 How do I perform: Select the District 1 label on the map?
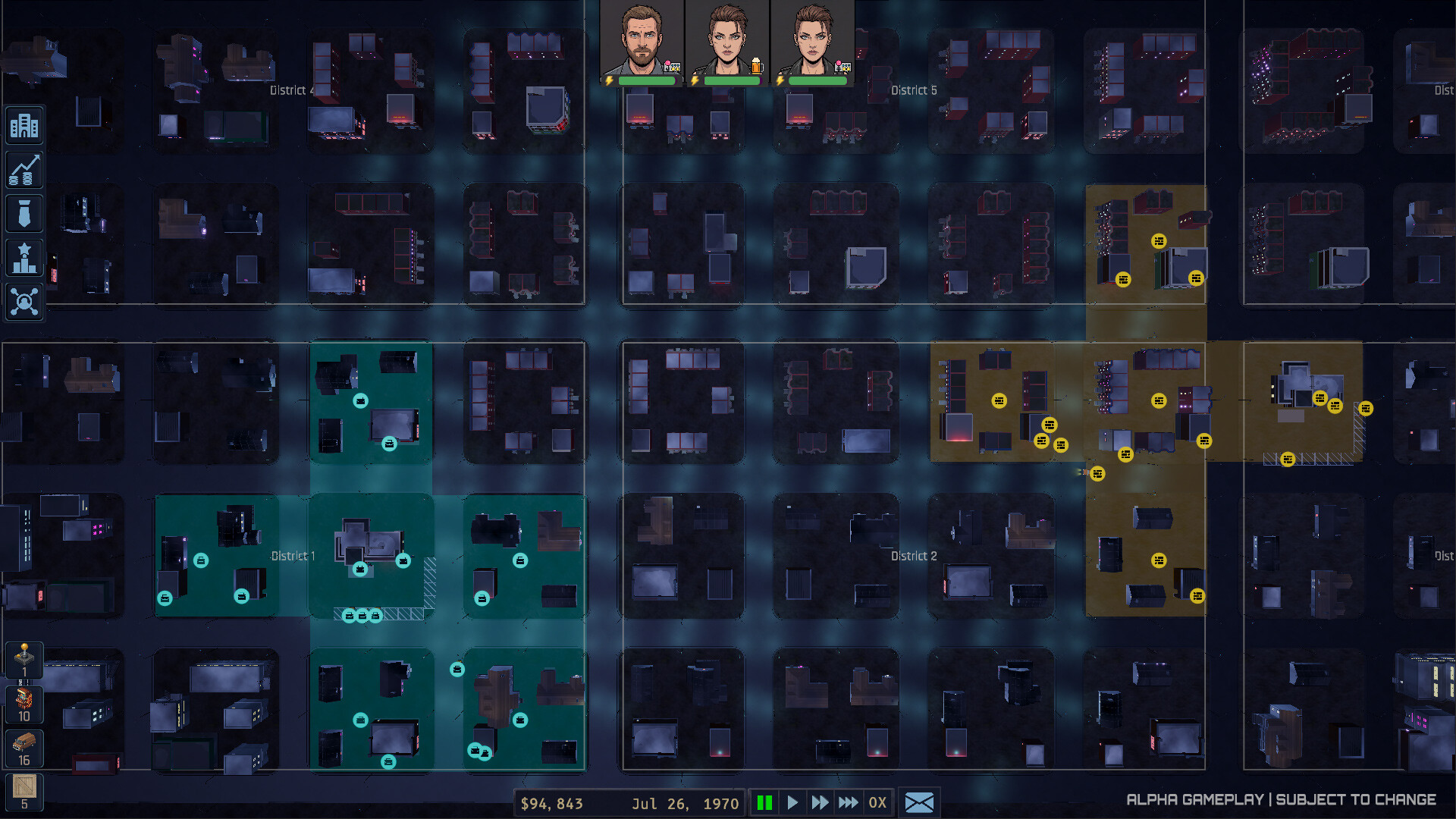tap(293, 556)
